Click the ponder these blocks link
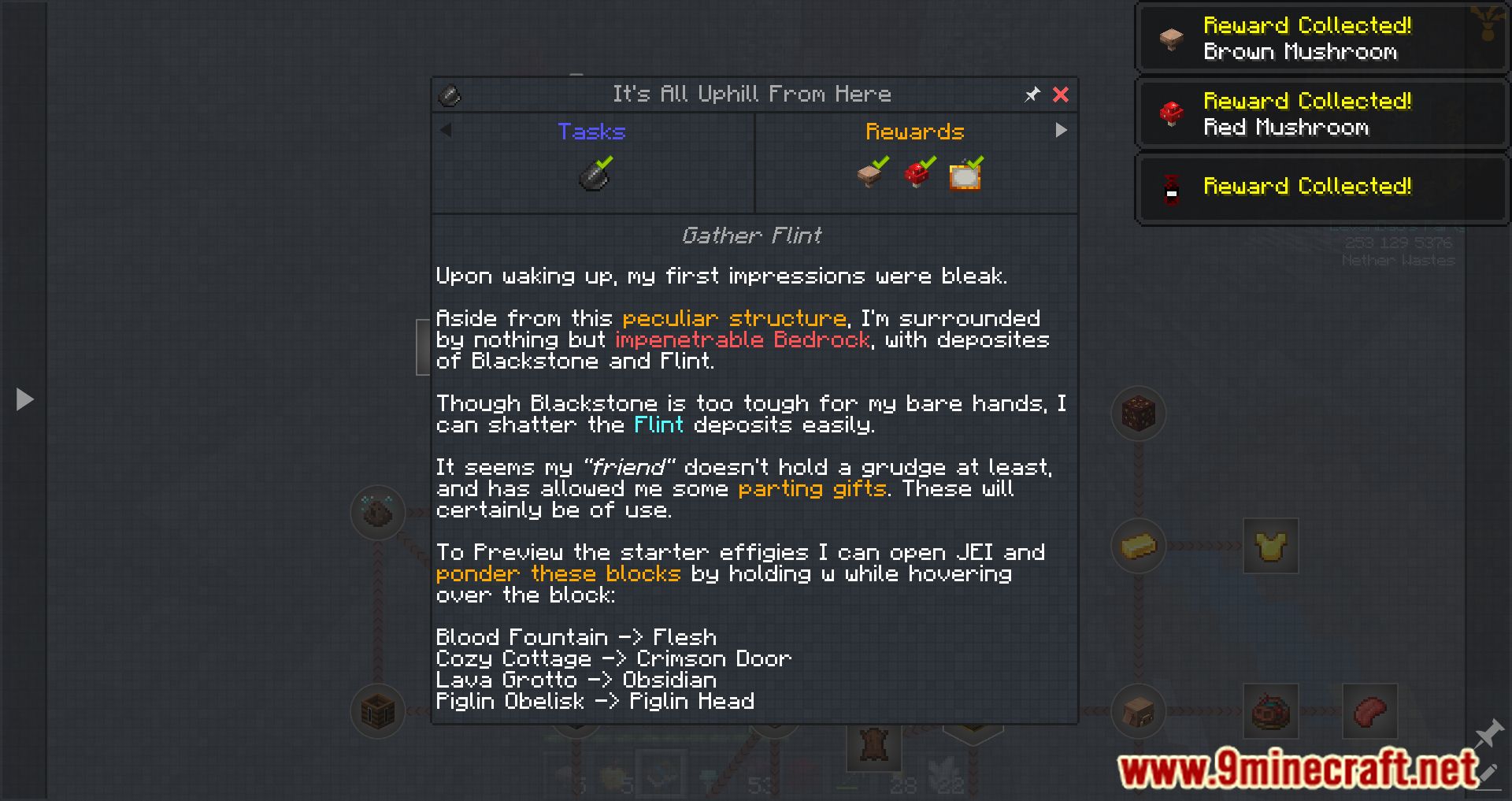Image resolution: width=1512 pixels, height=801 pixels. click(558, 573)
